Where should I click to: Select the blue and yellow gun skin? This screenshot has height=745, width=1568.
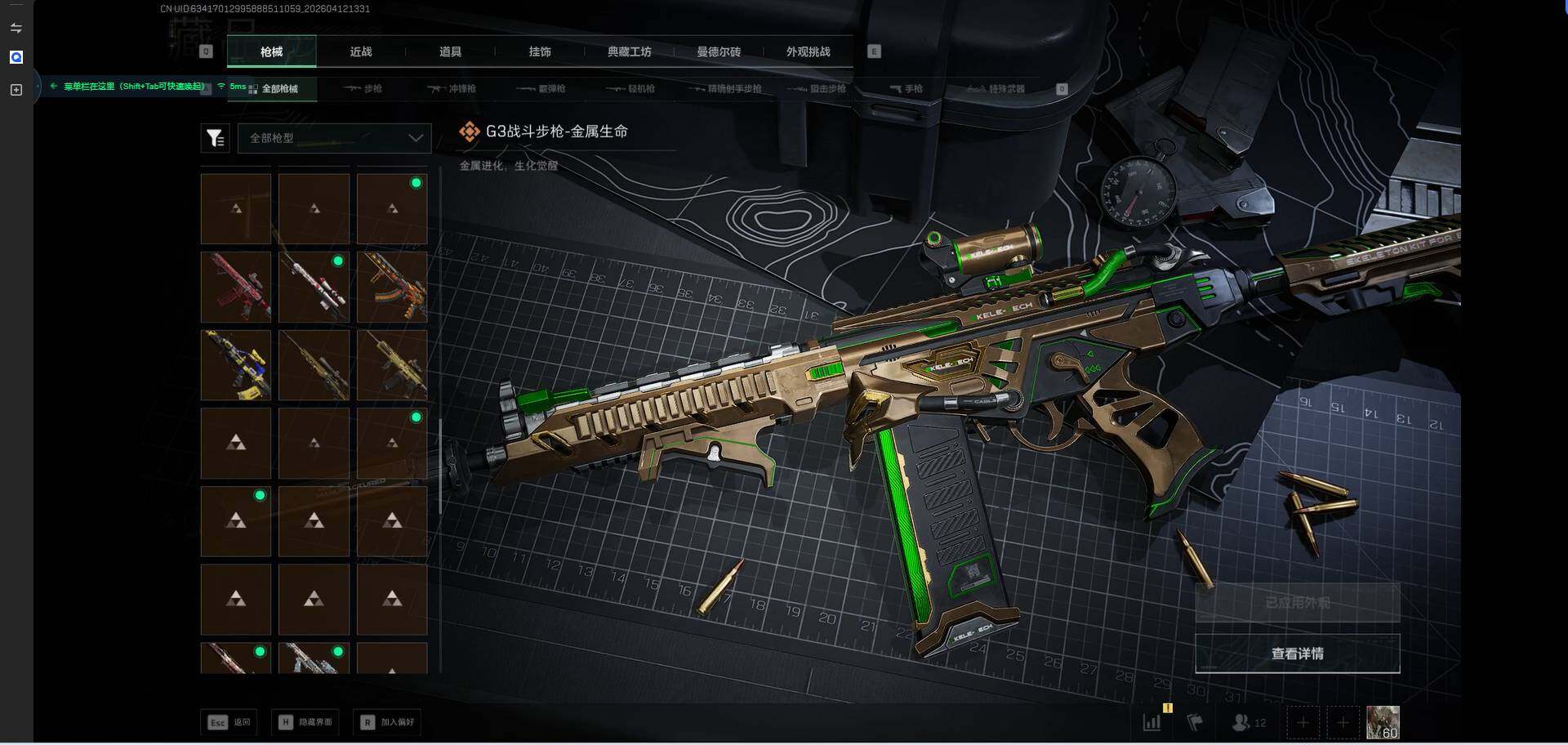(x=236, y=365)
